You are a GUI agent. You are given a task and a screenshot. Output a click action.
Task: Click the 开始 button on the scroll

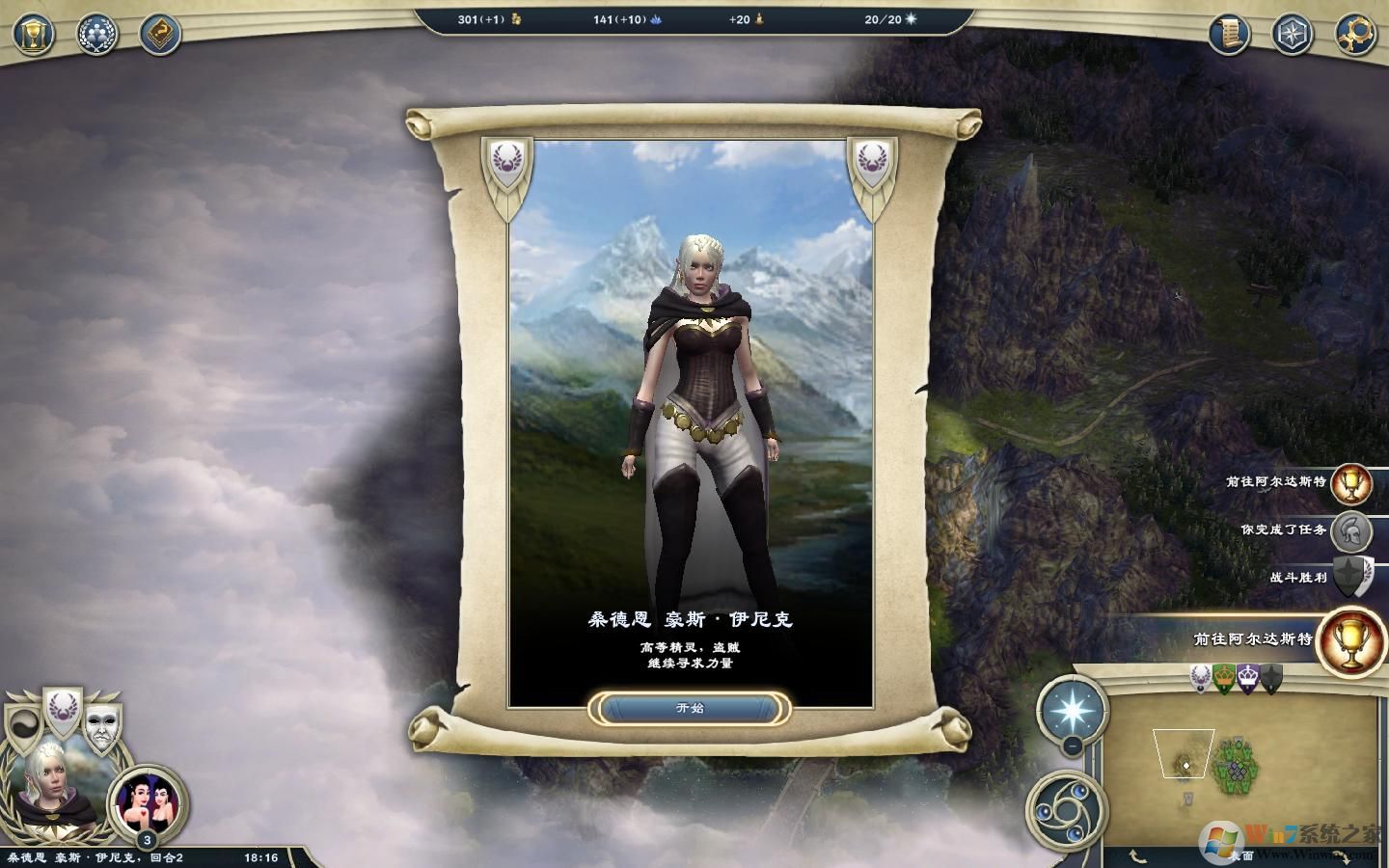690,709
